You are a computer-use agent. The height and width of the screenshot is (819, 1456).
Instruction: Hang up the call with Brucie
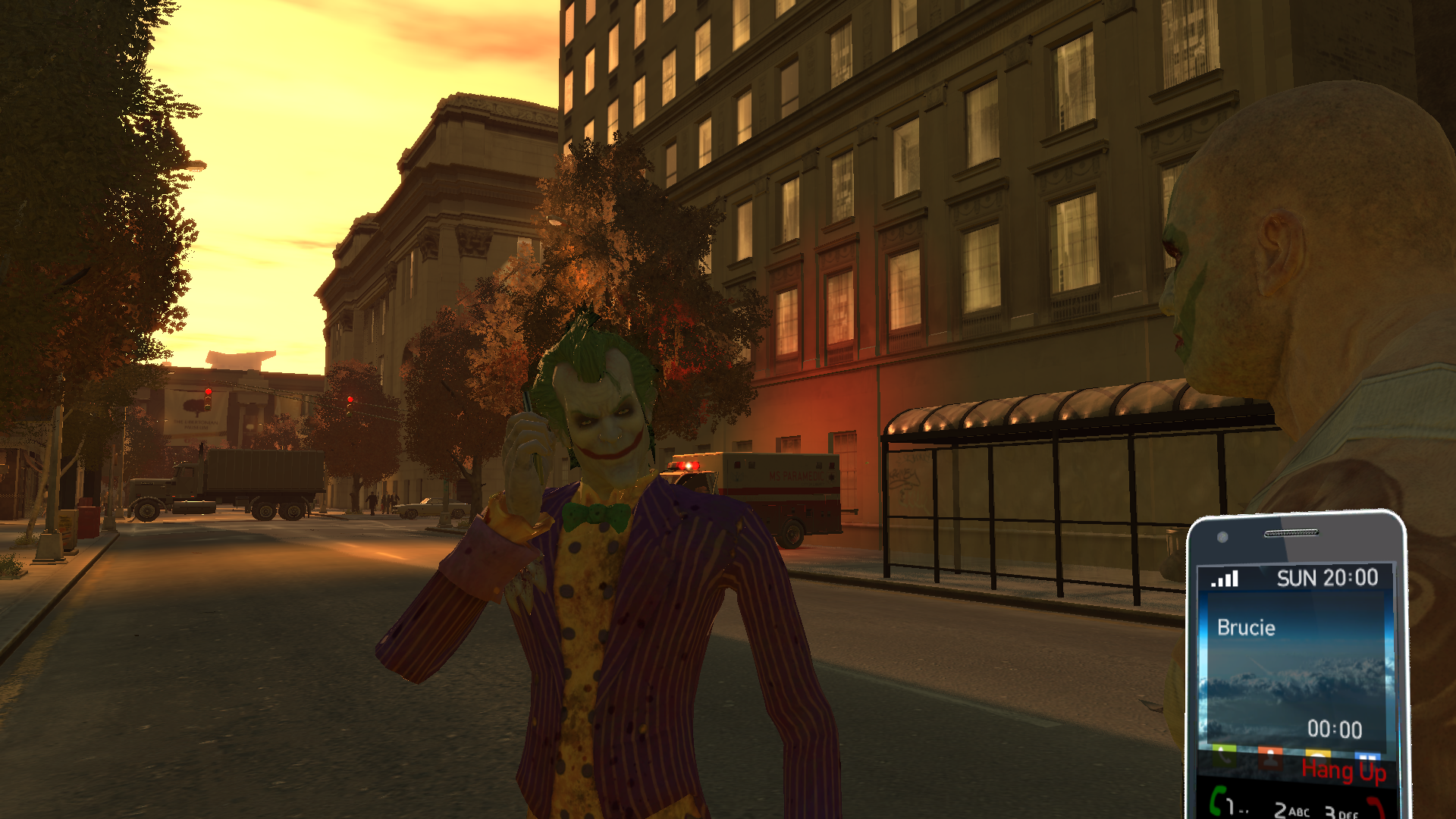click(x=1343, y=771)
